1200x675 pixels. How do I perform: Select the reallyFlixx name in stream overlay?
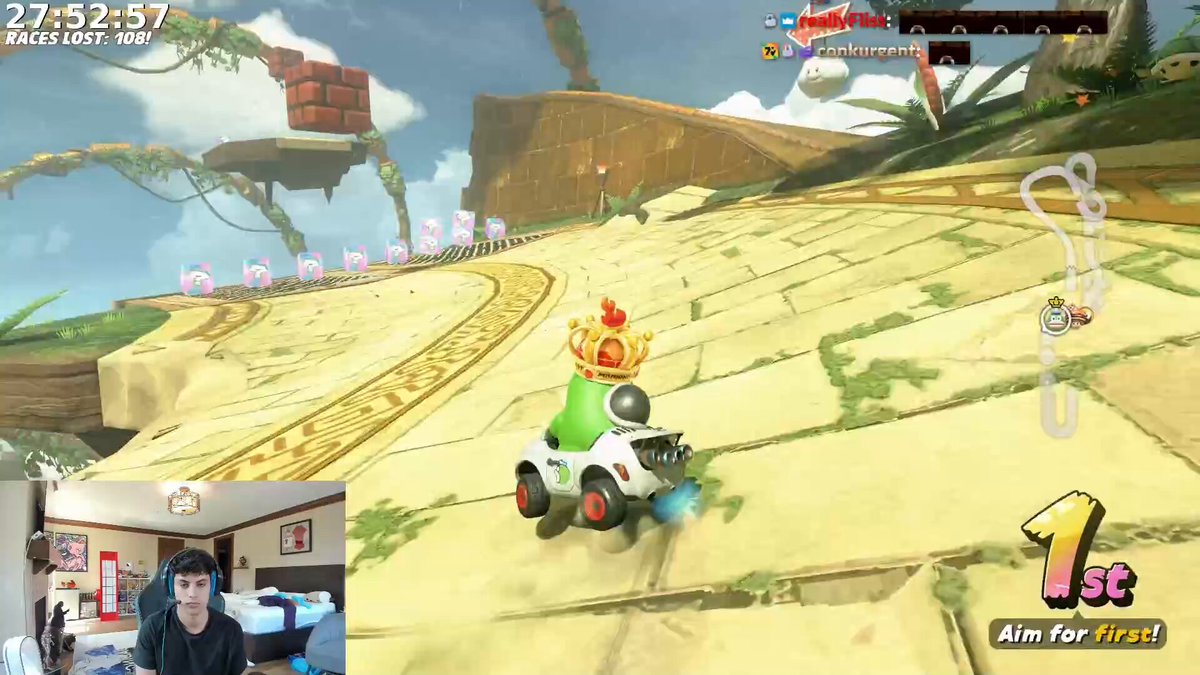[x=843, y=20]
